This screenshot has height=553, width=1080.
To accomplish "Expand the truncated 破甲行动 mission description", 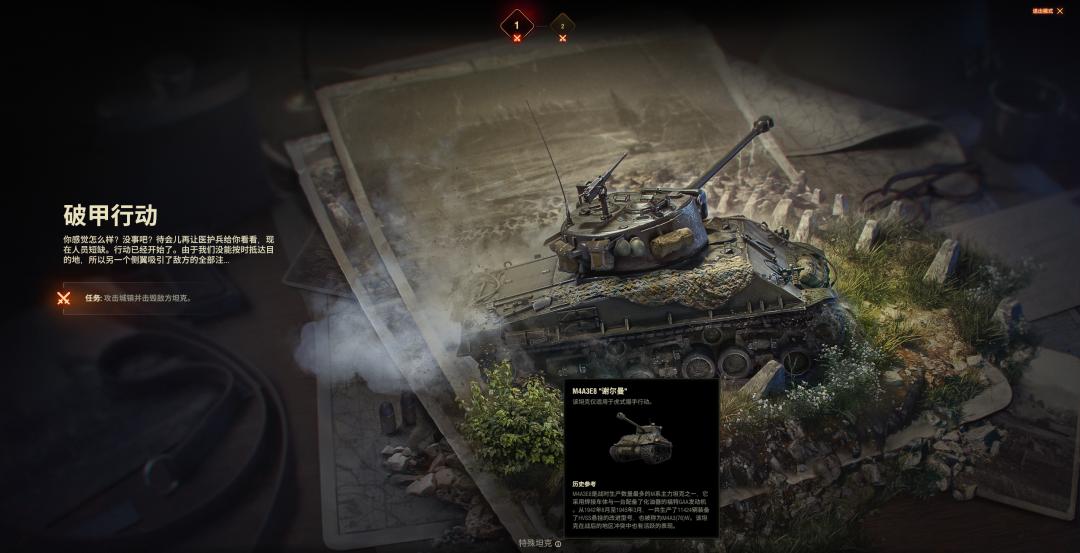I will point(167,250).
